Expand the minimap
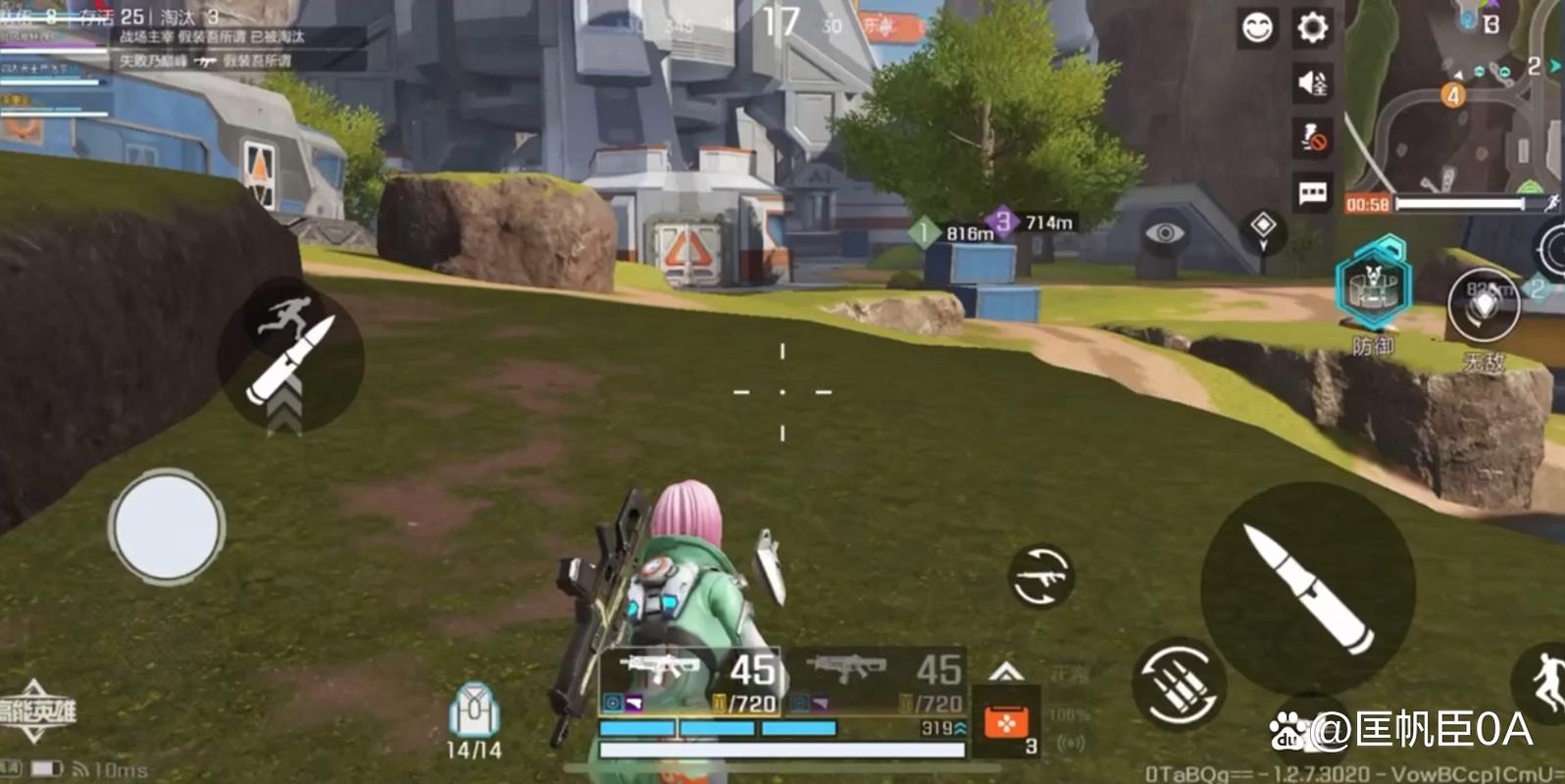Viewport: 1565px width, 784px height. tap(1453, 96)
